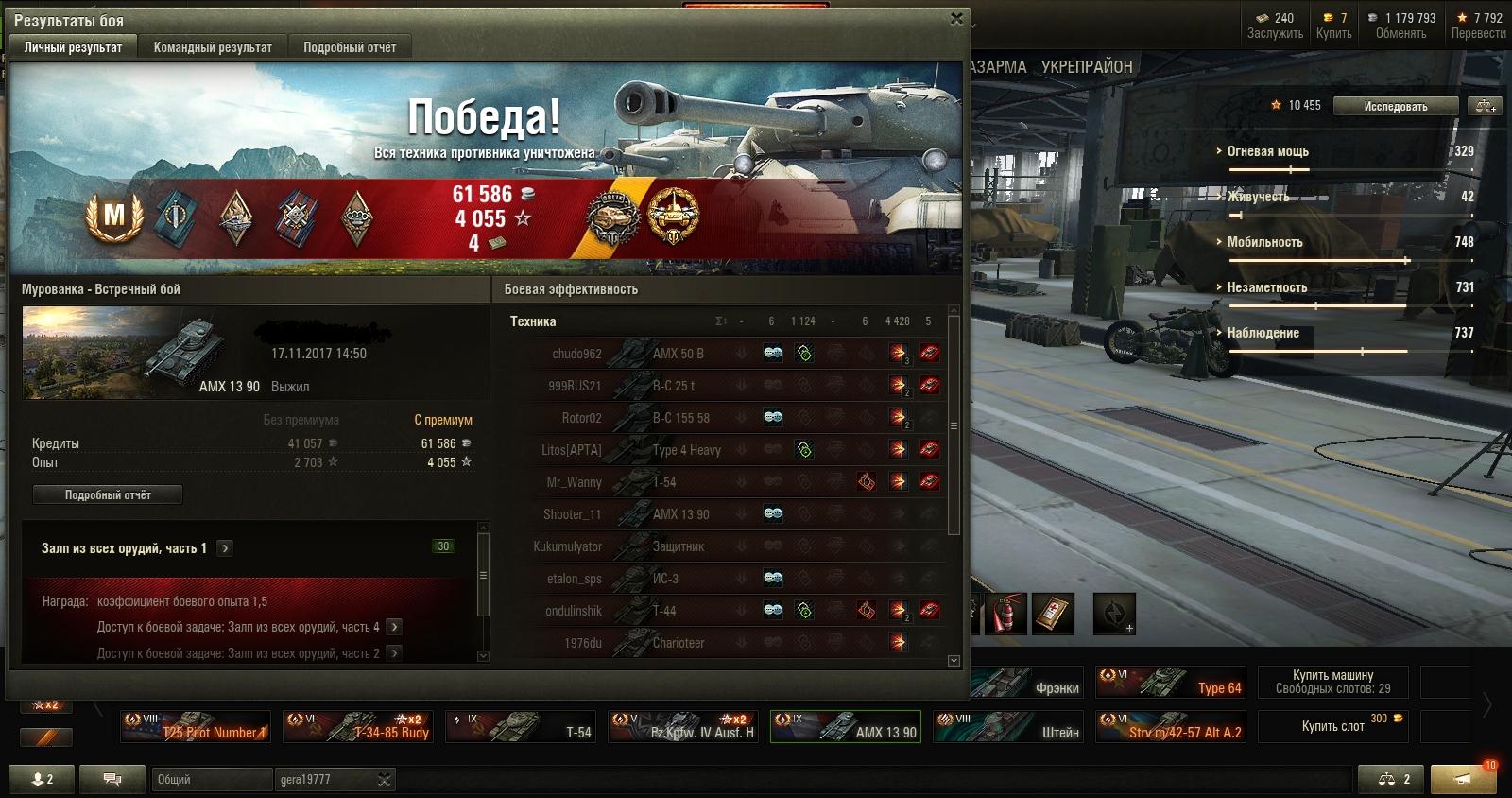
Task: Open the Подробный отчёт tab
Action: (350, 47)
